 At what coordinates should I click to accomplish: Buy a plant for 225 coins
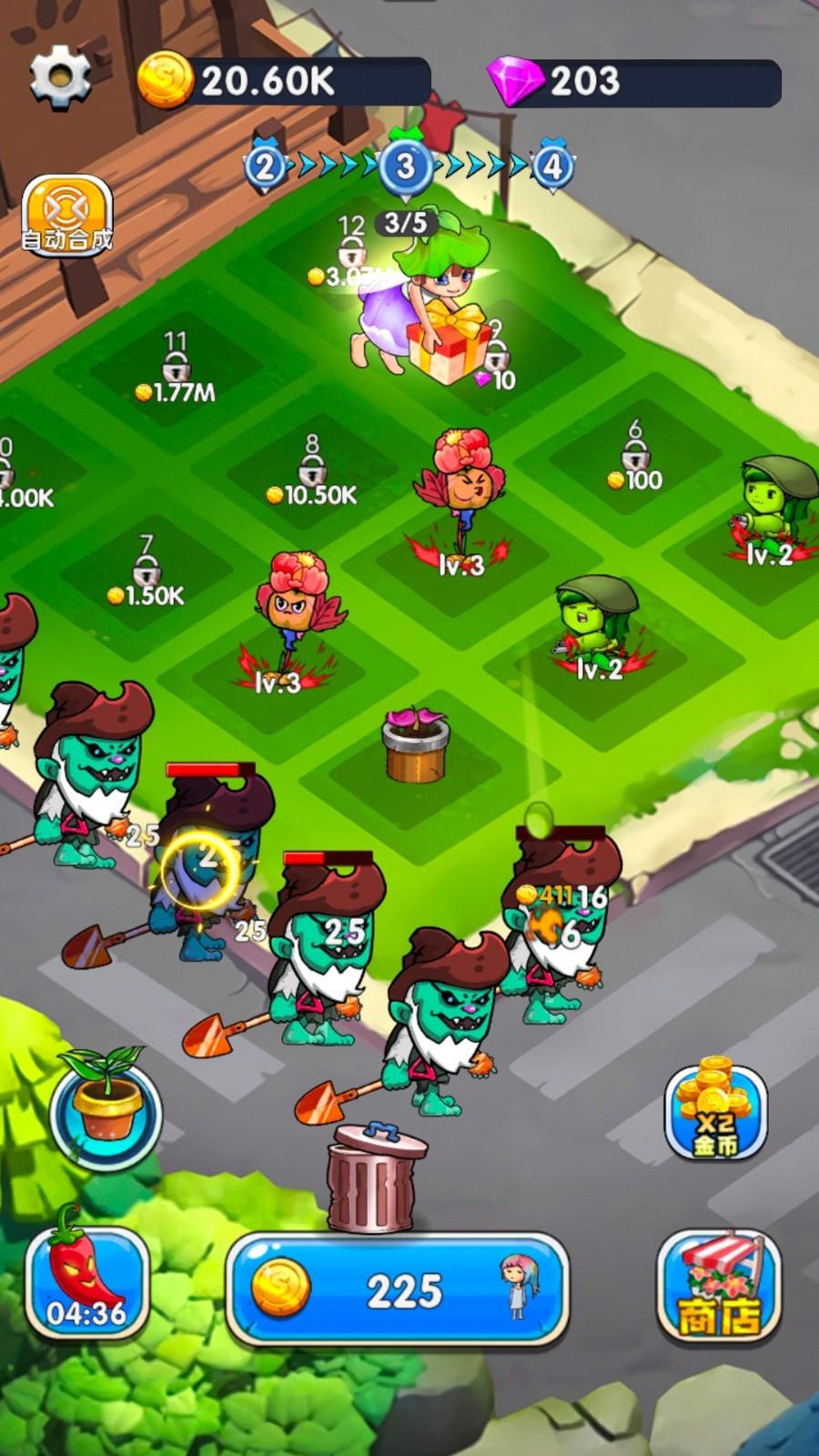pos(398,1289)
